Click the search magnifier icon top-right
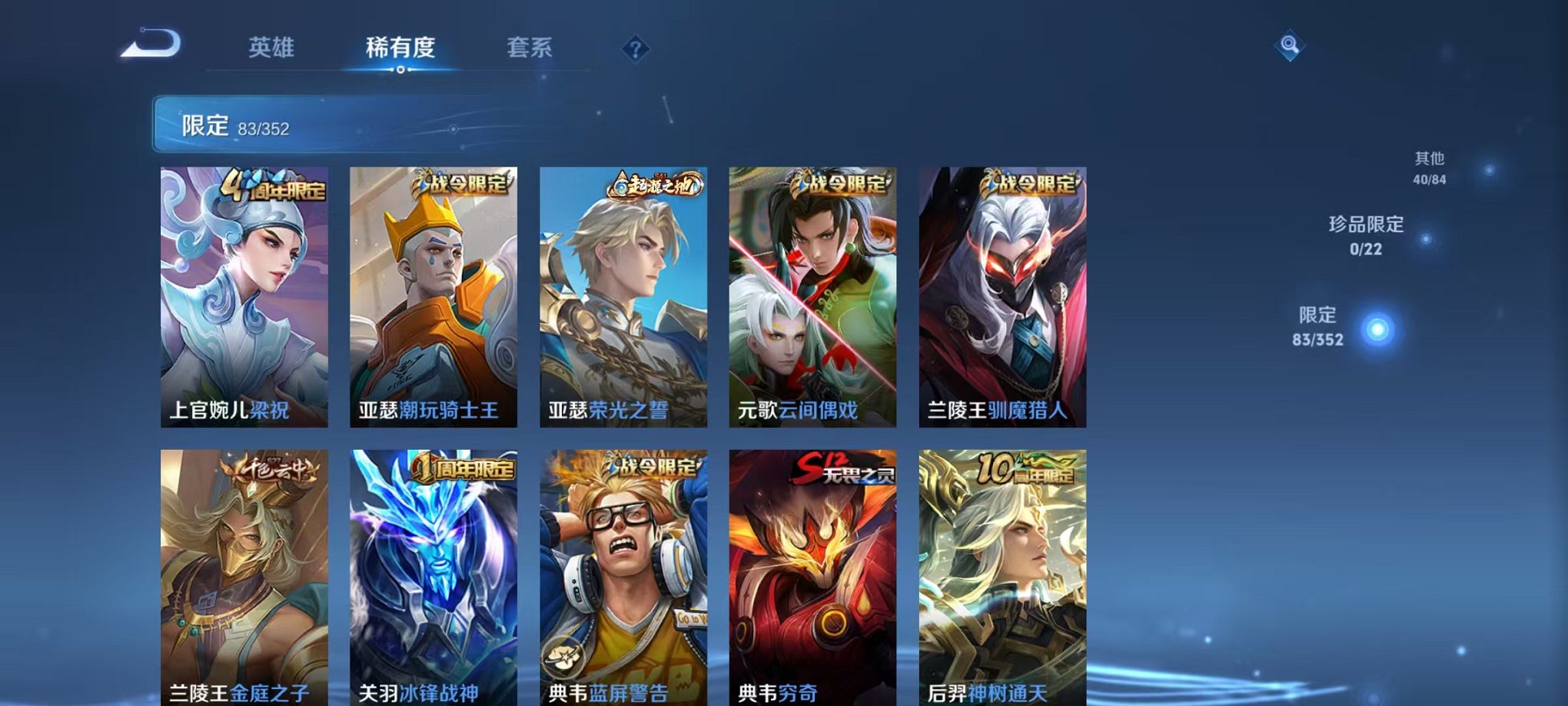 coord(1291,46)
